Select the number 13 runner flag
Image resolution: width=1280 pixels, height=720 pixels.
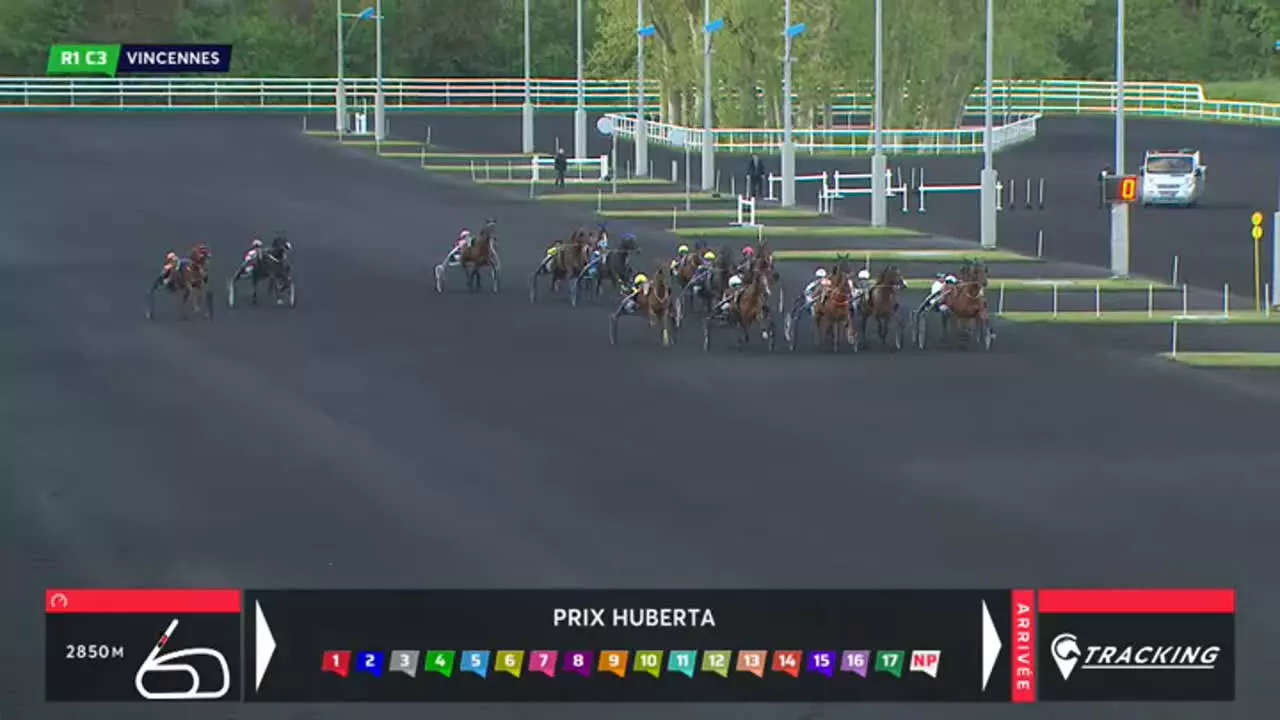pyautogui.click(x=751, y=662)
